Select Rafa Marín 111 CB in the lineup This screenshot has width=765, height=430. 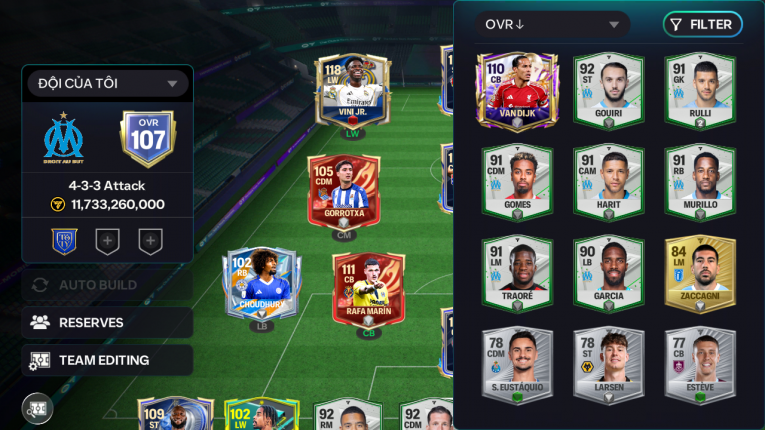point(368,290)
